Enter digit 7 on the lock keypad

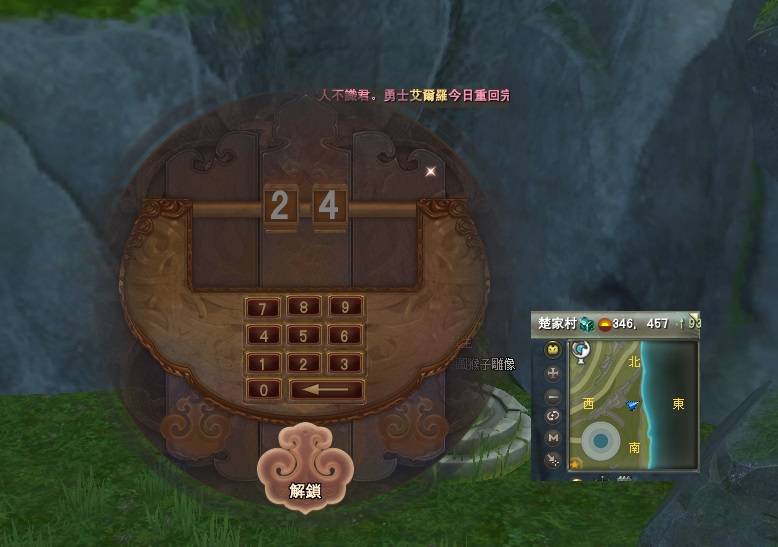pyautogui.click(x=264, y=308)
